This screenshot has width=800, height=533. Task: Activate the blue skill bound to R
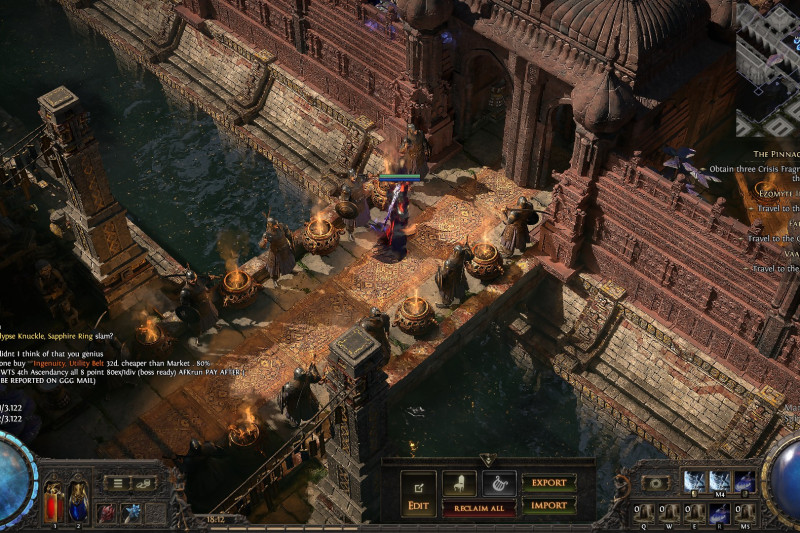tap(719, 513)
